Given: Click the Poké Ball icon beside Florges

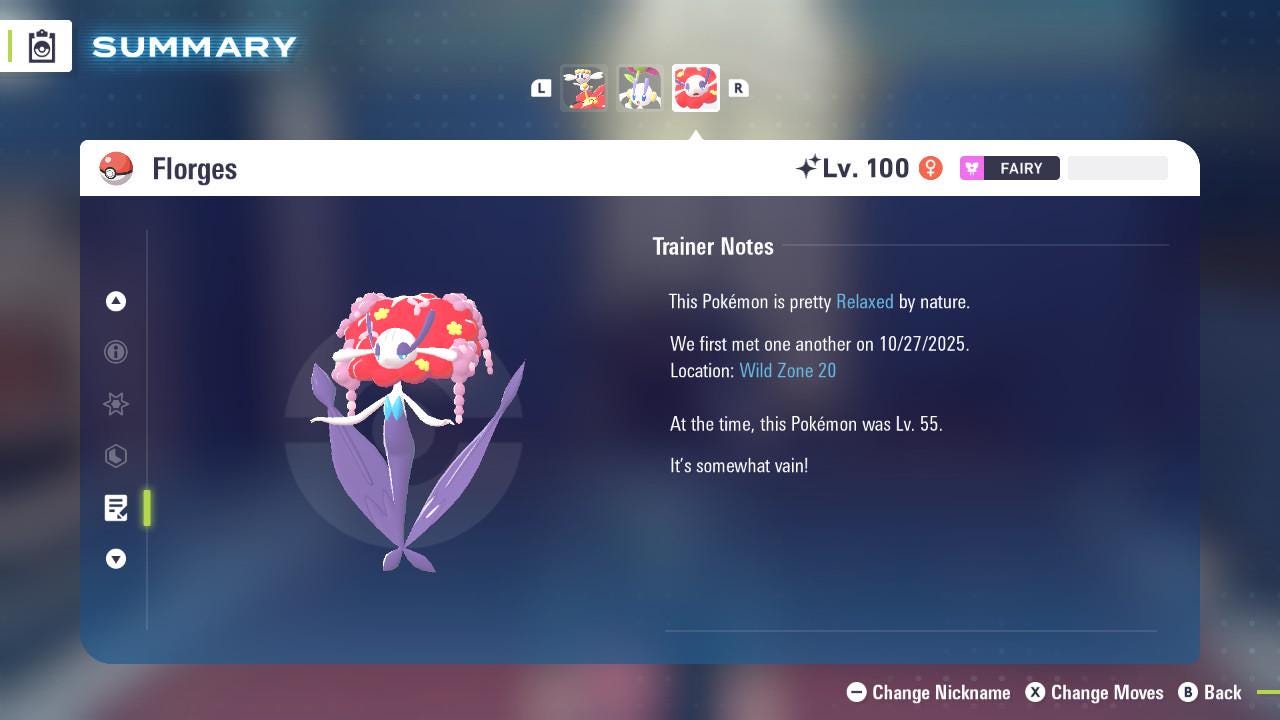Looking at the screenshot, I should tap(117, 168).
